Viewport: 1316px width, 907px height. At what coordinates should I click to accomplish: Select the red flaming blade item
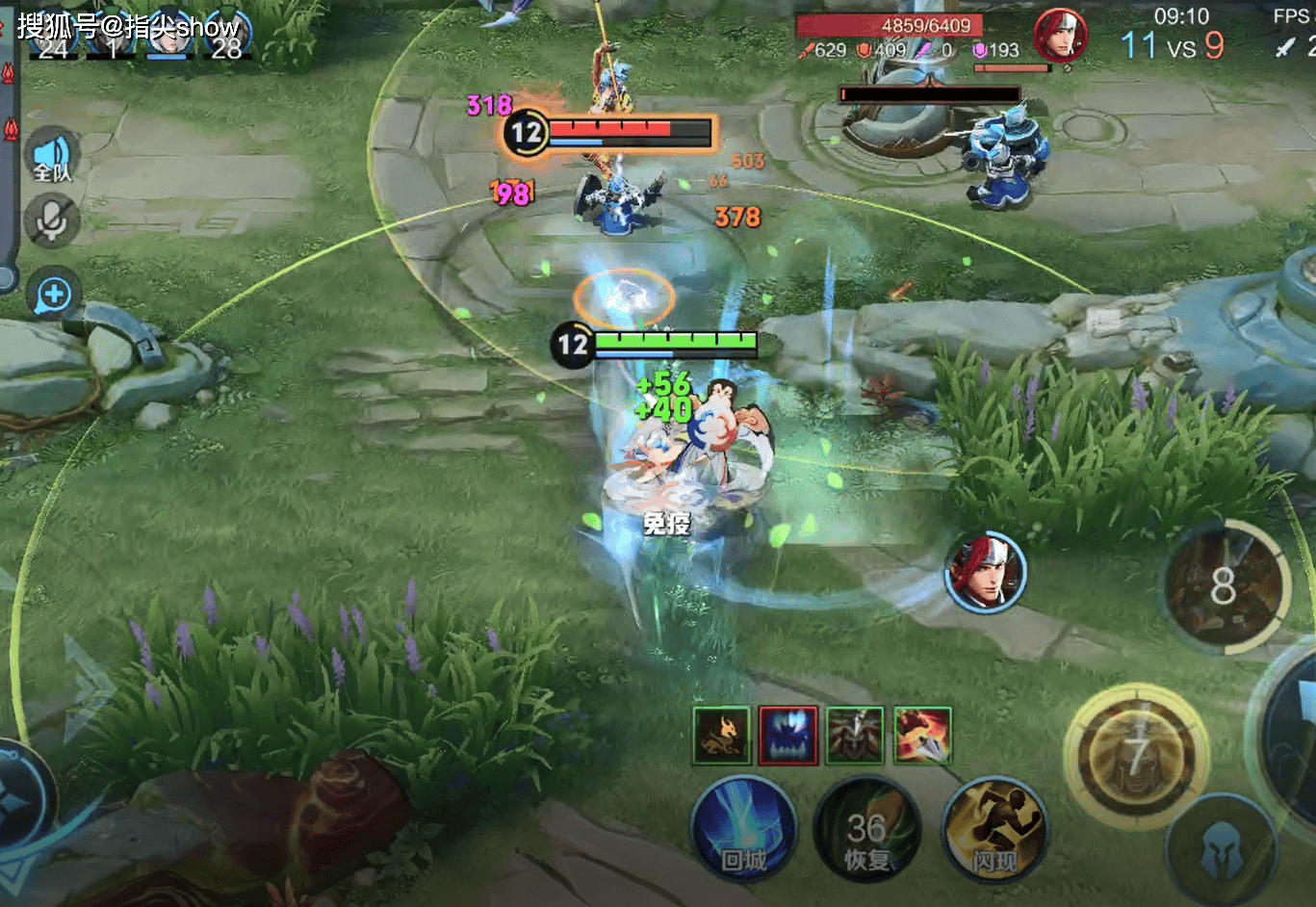(922, 736)
